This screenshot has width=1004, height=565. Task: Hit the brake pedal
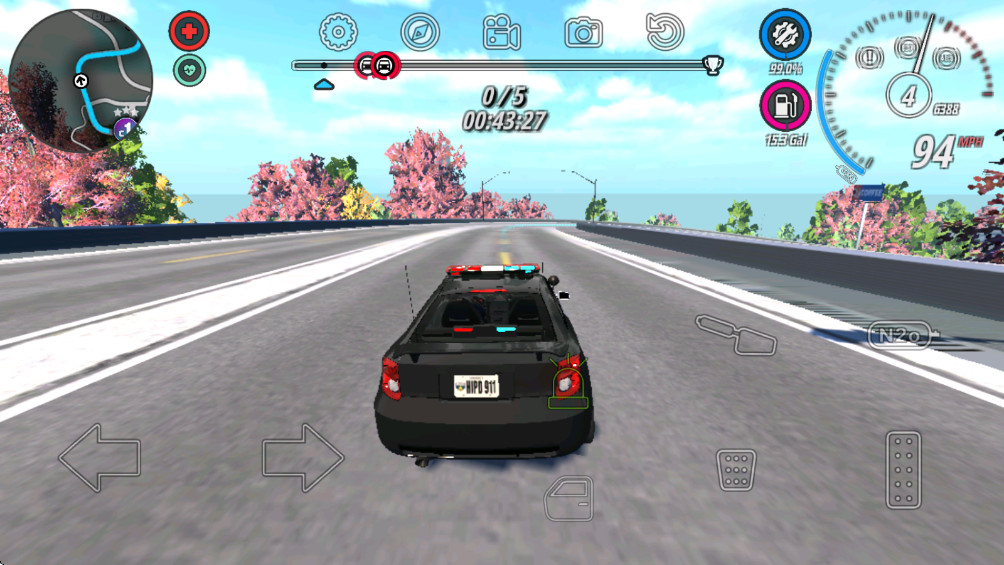[x=736, y=469]
